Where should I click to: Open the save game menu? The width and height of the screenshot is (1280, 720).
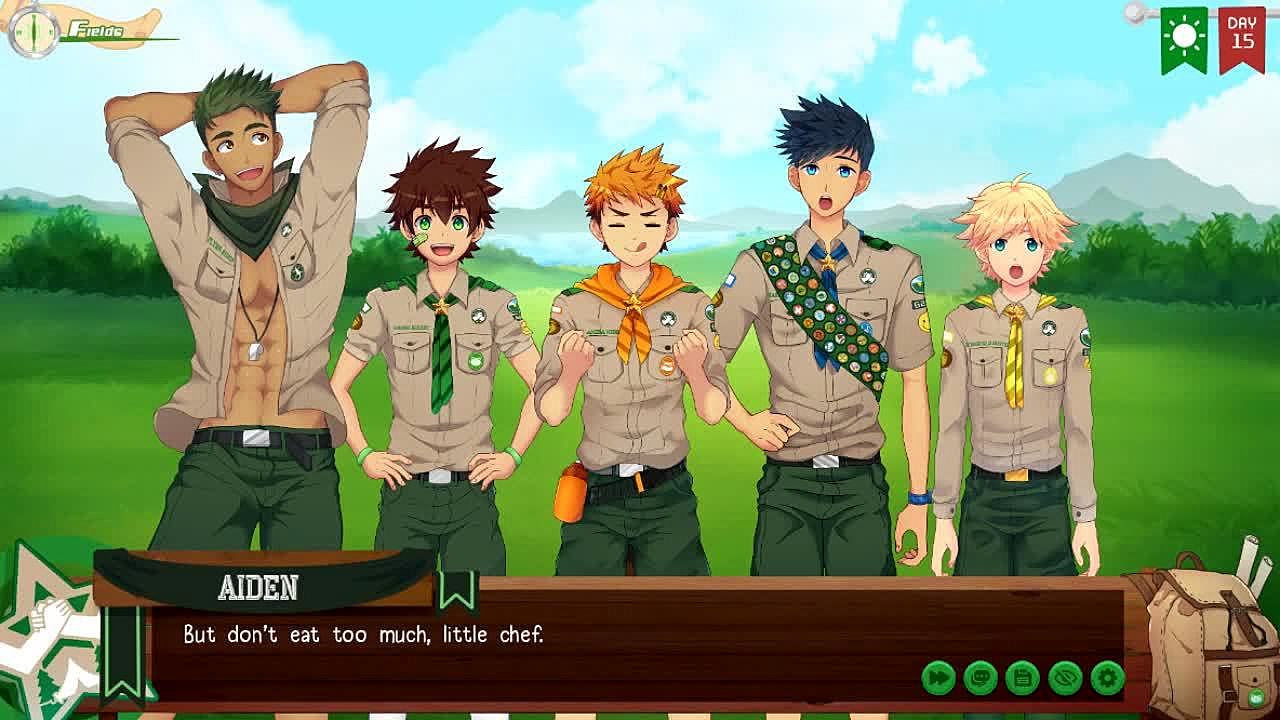tap(1022, 678)
